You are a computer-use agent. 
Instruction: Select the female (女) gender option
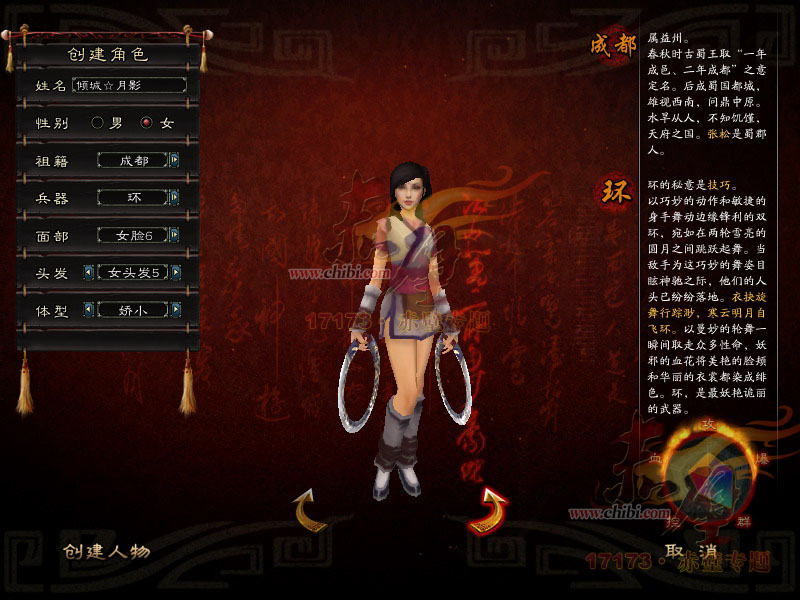[147, 123]
